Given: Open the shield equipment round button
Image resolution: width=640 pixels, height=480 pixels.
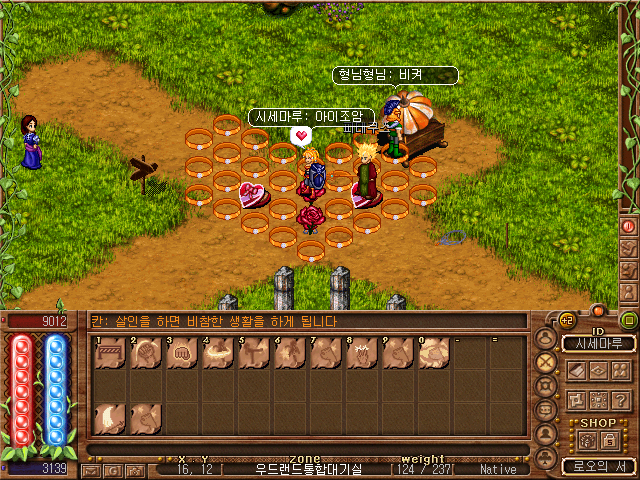Looking at the screenshot, I should (546, 386).
